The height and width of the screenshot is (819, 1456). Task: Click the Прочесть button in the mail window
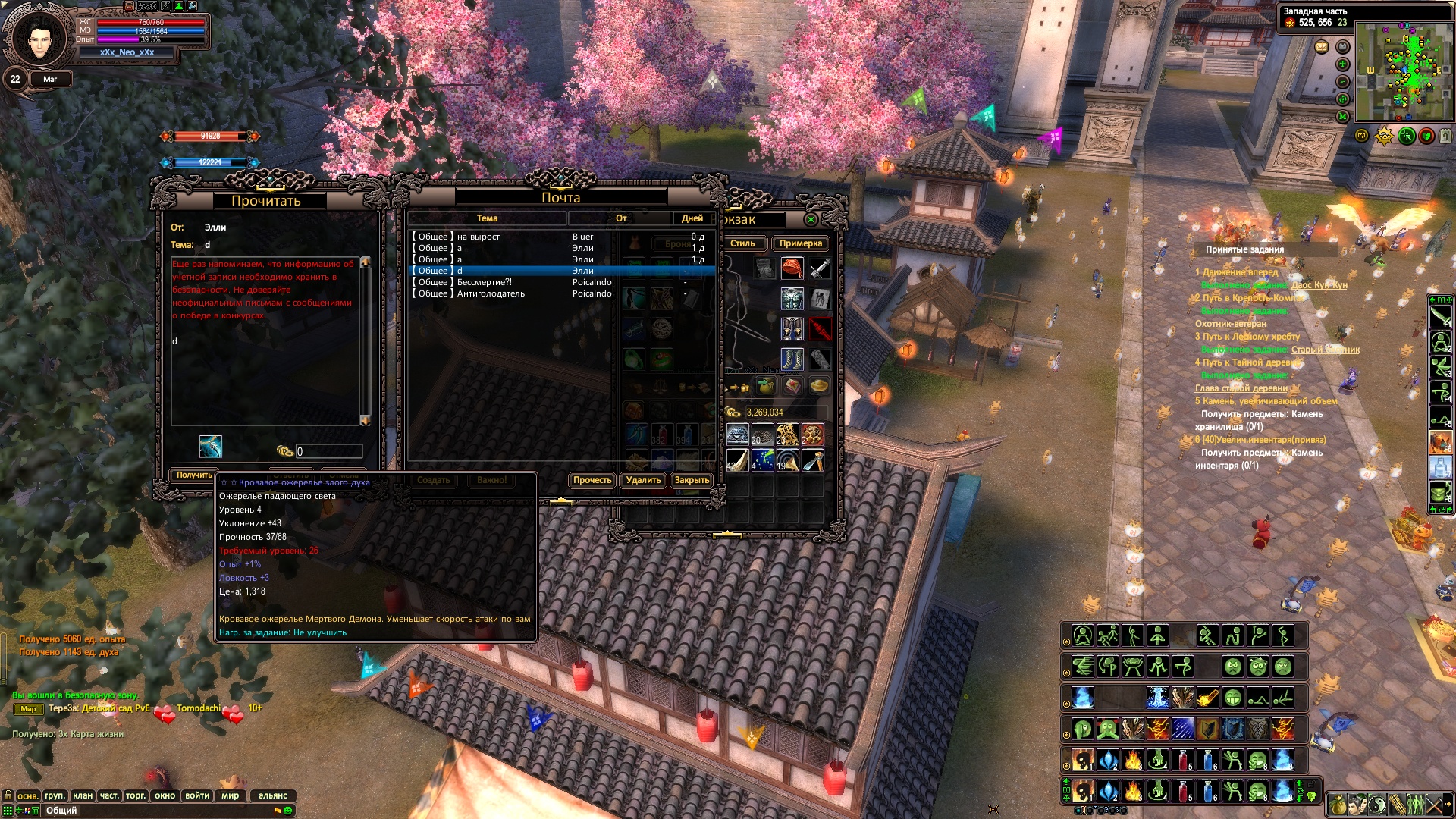coord(591,480)
